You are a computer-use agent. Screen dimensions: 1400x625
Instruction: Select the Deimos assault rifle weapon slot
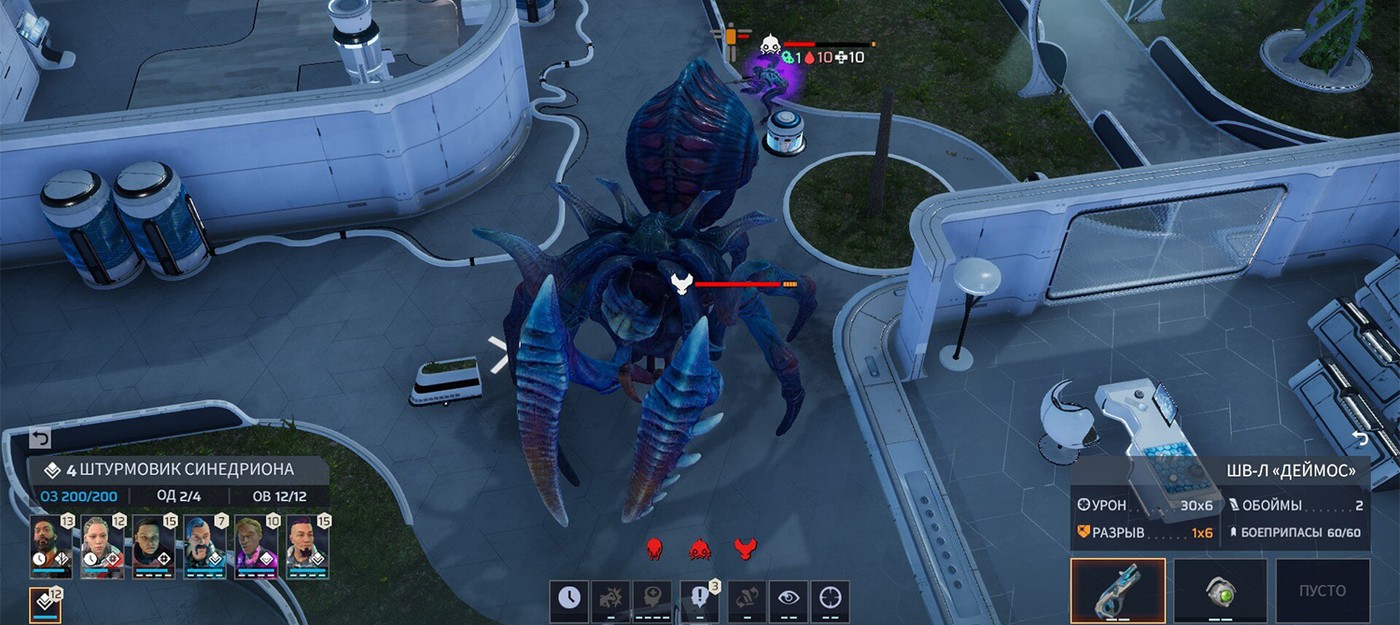1118,591
